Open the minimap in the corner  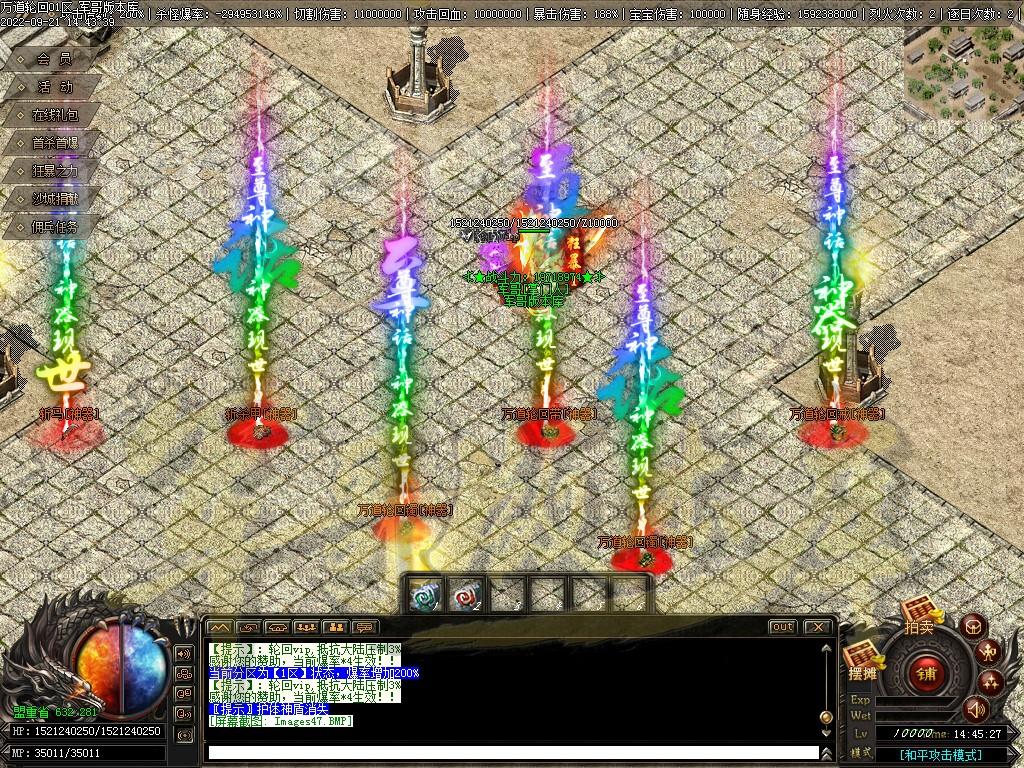(x=962, y=72)
